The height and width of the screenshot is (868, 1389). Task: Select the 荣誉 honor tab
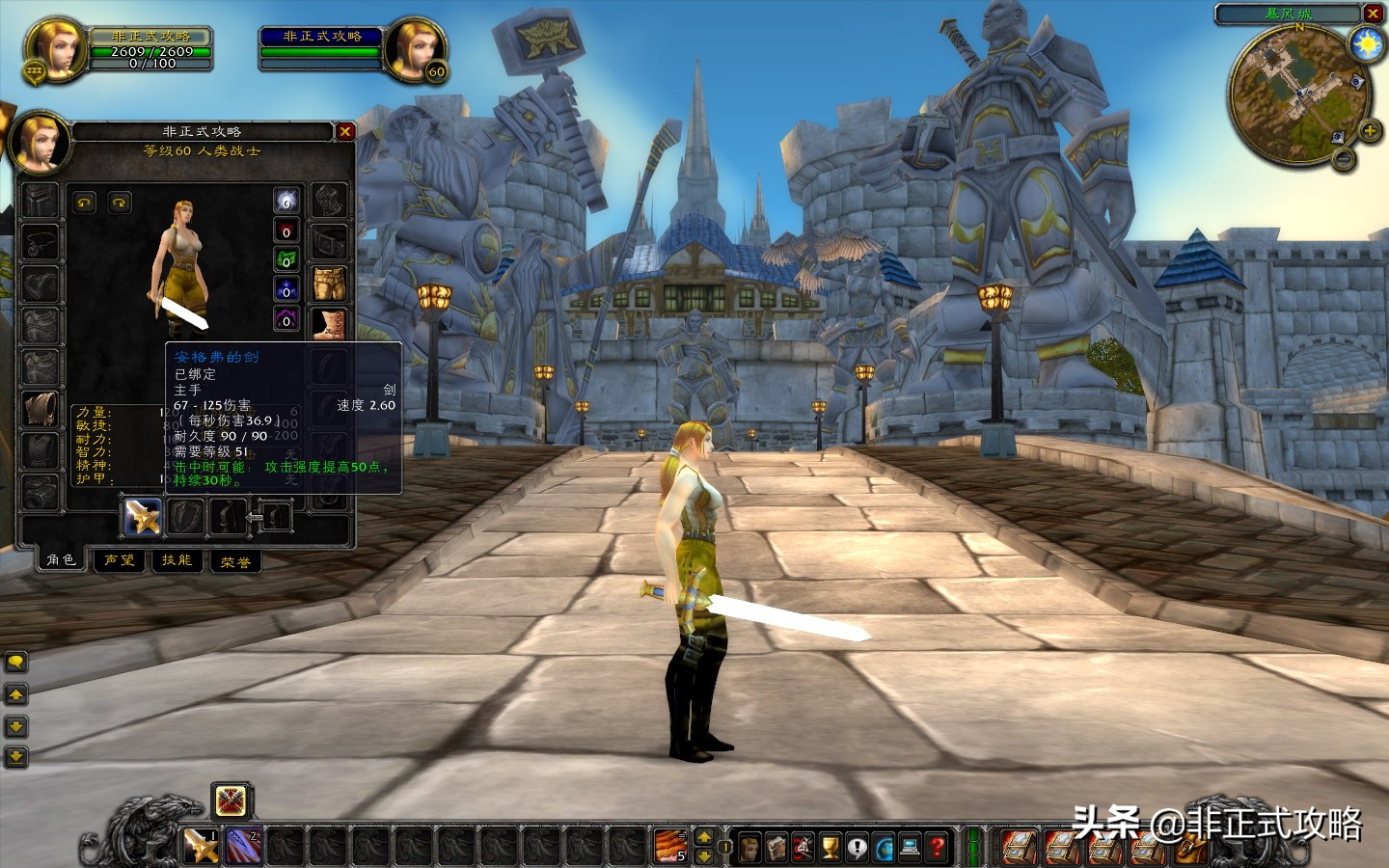235,561
